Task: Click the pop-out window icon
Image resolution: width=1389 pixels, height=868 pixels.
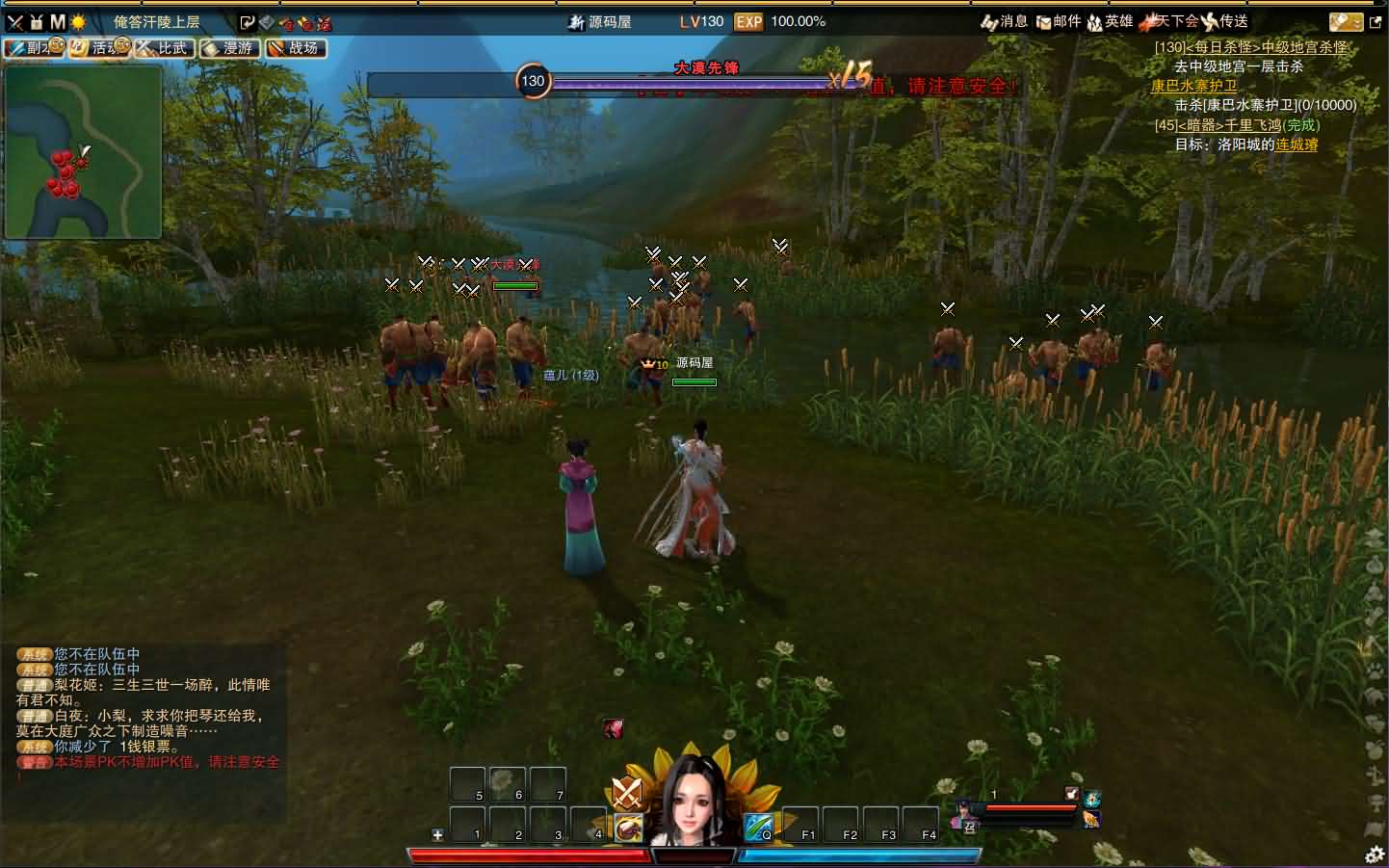Action: (x=1376, y=21)
